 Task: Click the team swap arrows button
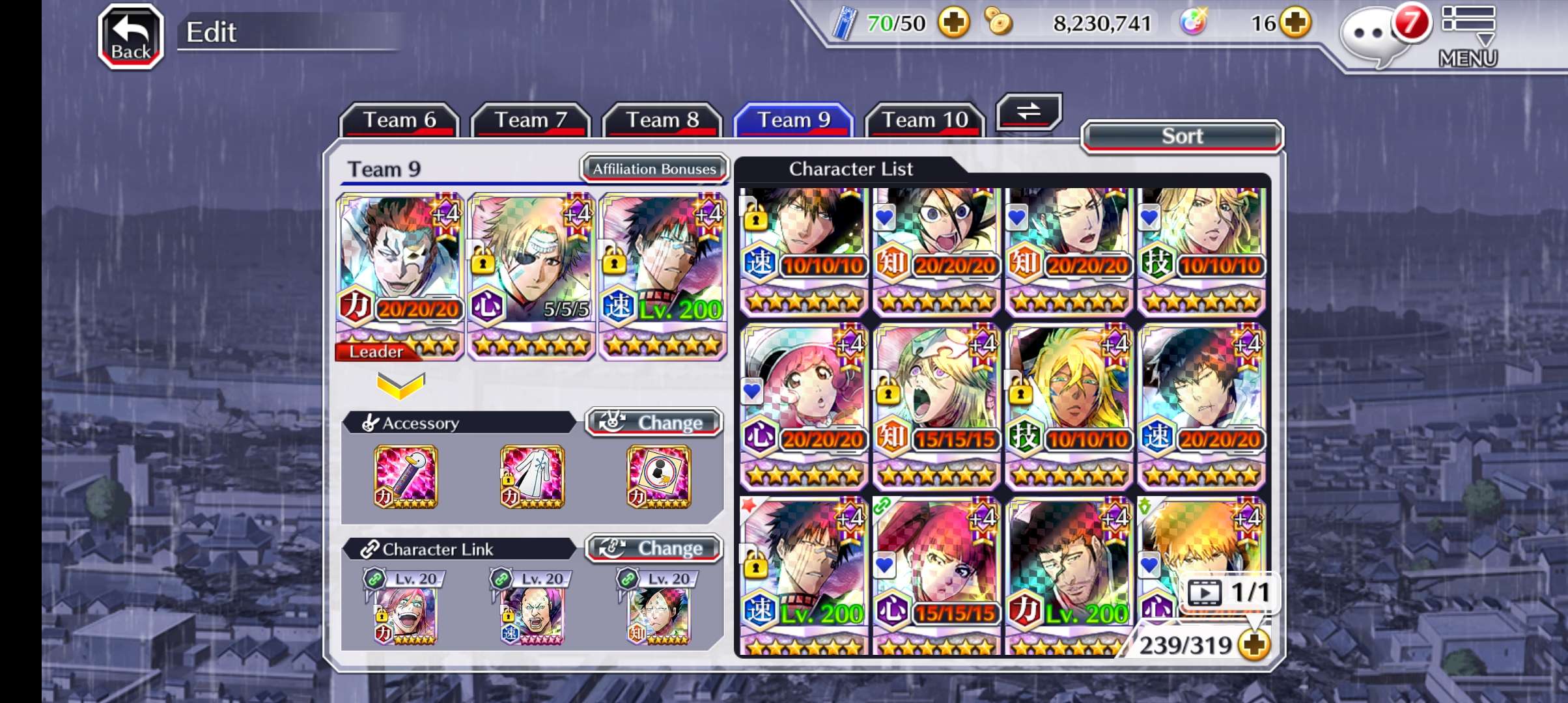click(x=1029, y=111)
